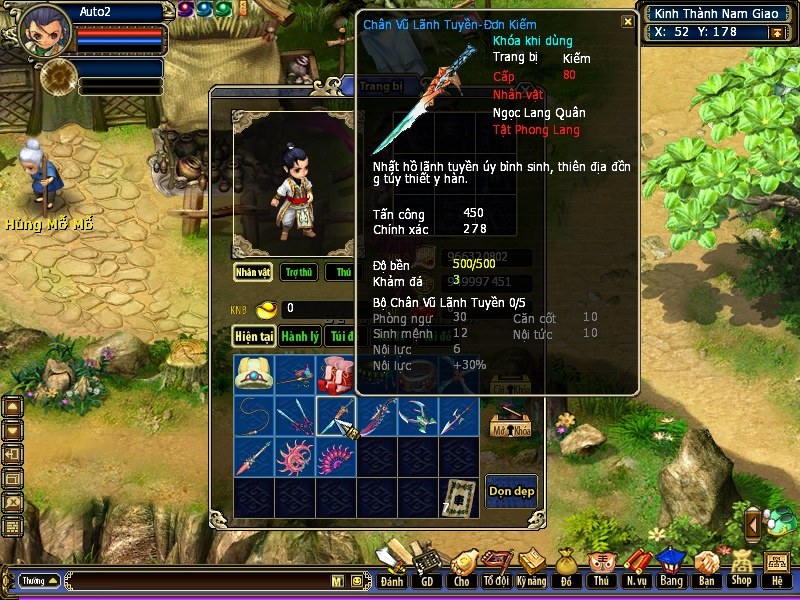Open the Kỹ năng skills book
The width and height of the screenshot is (800, 600).
[532, 566]
